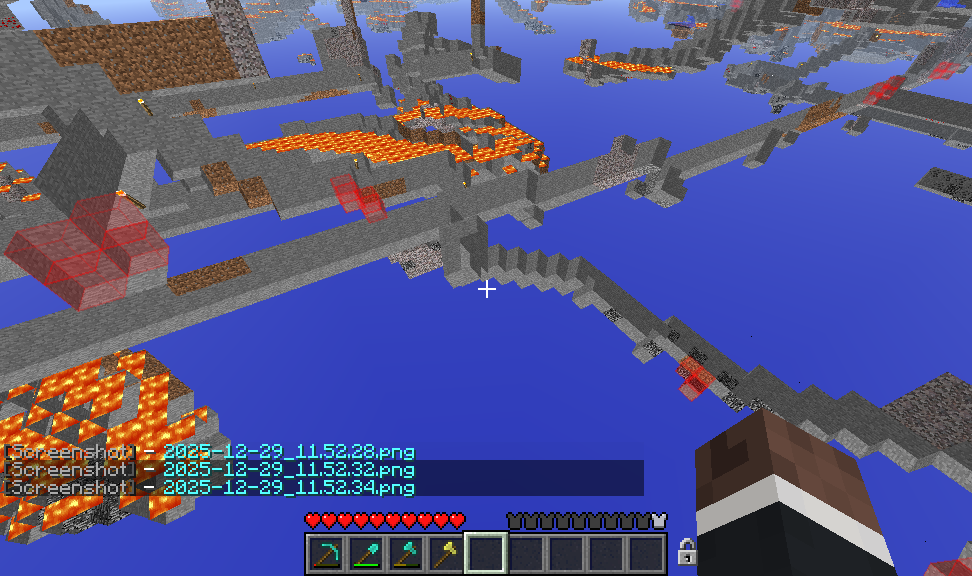Open screenshot link 2025-12-29_11.52.28.png
The height and width of the screenshot is (576, 972).
[288, 452]
